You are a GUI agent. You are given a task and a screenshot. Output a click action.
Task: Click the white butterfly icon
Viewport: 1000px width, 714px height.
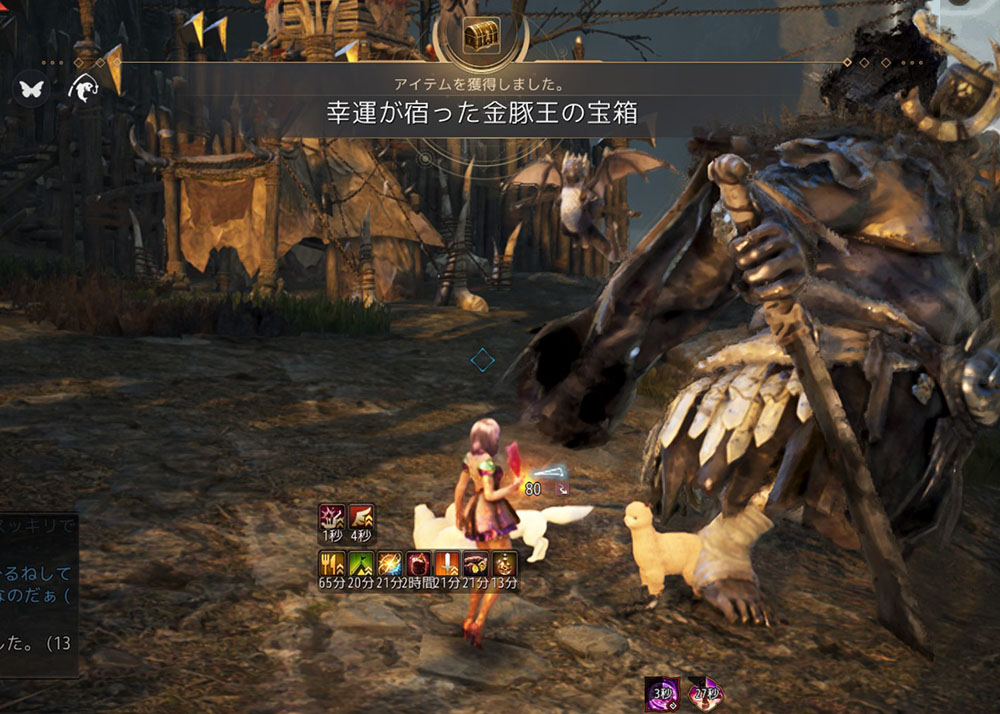click(x=30, y=89)
